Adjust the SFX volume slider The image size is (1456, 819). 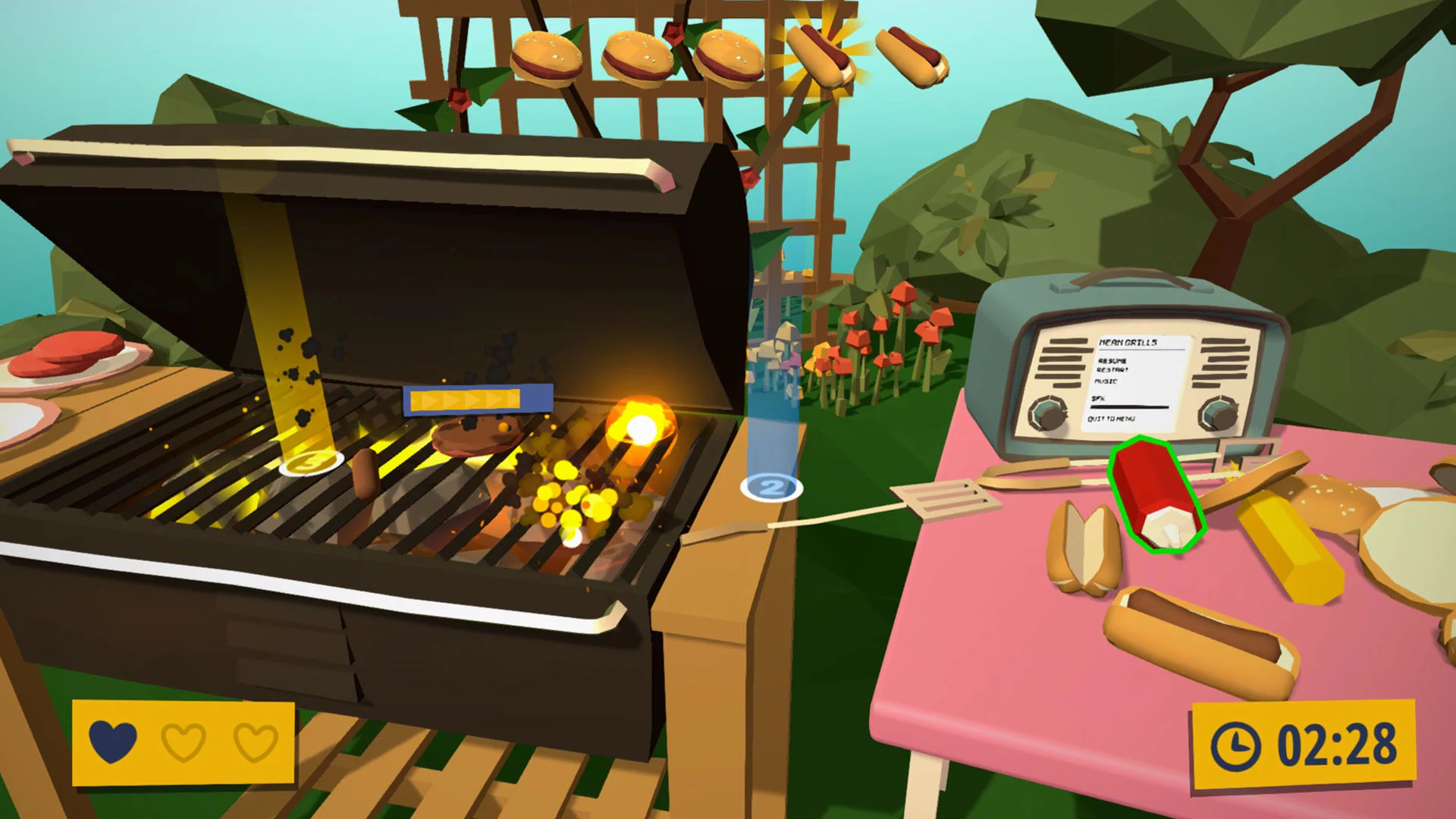[1130, 407]
